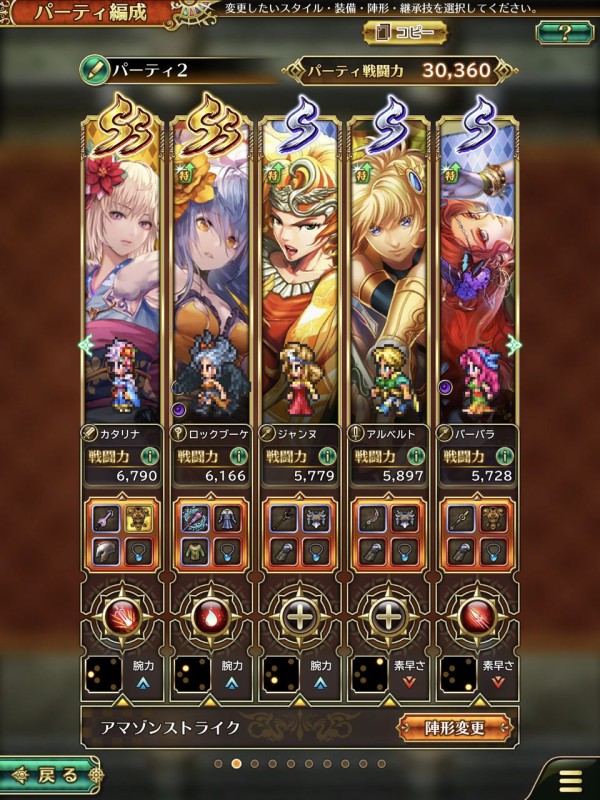Change カタリナ's claw slash inherited skill
This screenshot has width=600, height=800.
(x=122, y=615)
